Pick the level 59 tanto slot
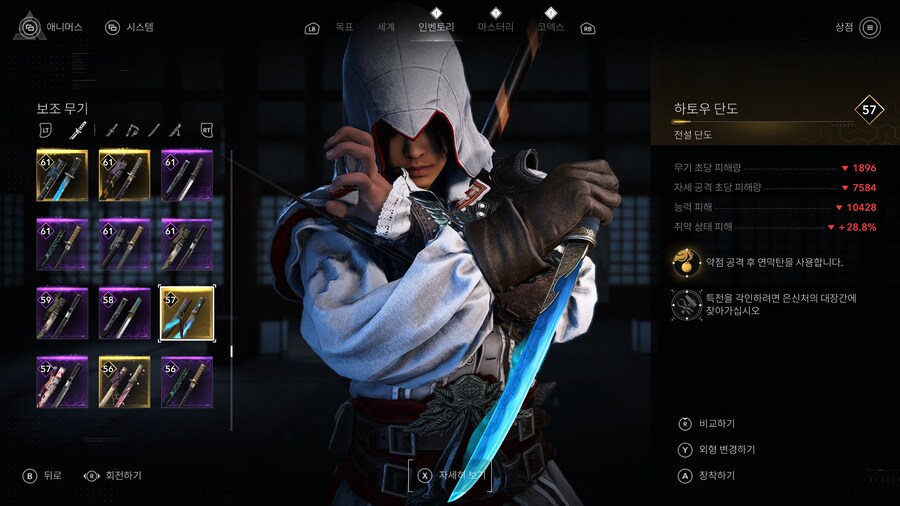Image resolution: width=900 pixels, height=506 pixels. (x=62, y=313)
